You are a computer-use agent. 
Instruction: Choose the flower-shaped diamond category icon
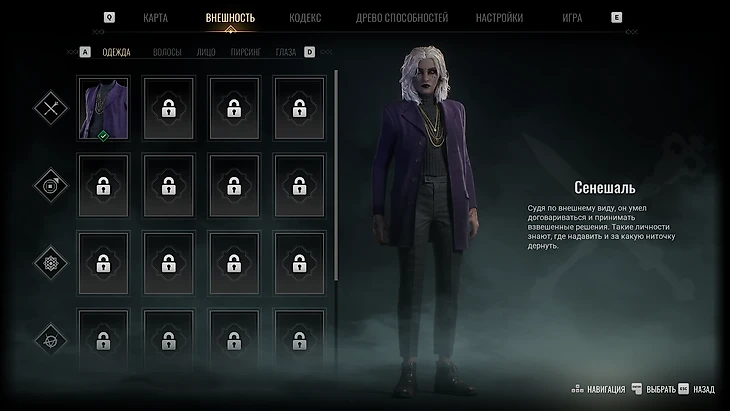49,263
